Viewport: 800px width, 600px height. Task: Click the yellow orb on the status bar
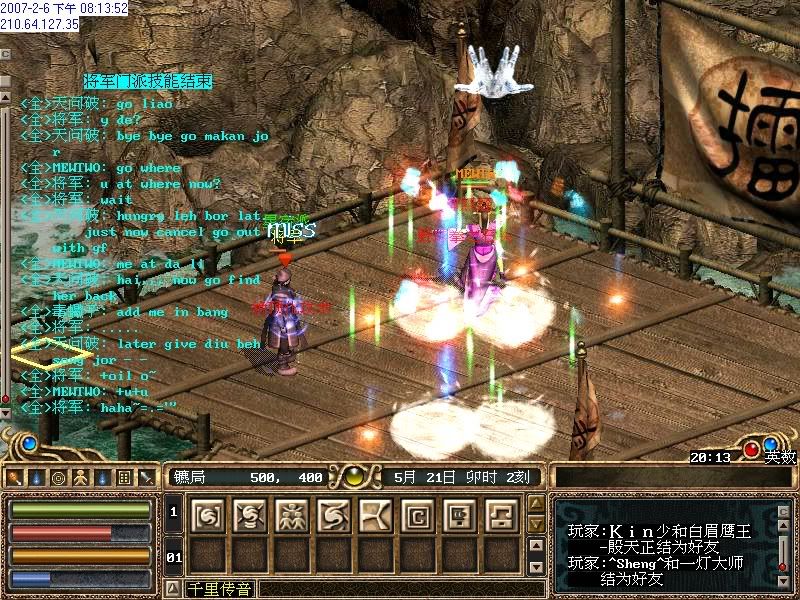[353, 477]
